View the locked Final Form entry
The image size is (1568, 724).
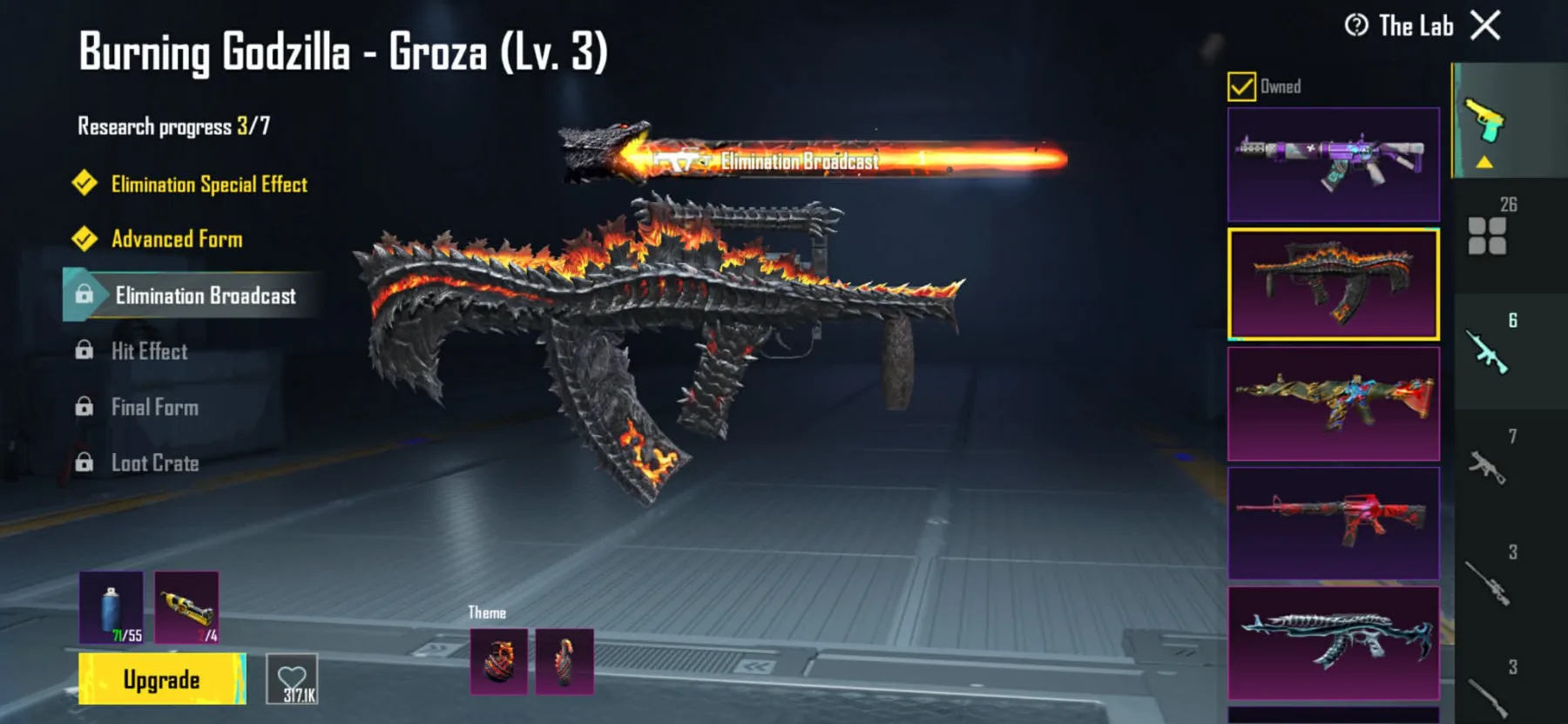154,407
